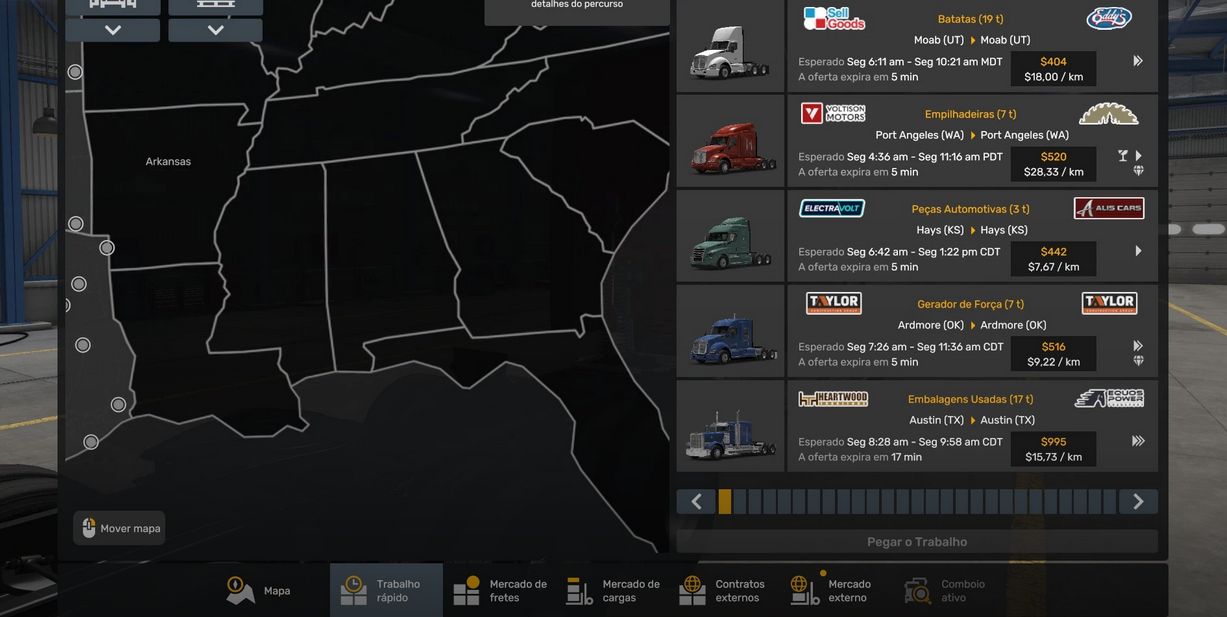The width and height of the screenshot is (1227, 617).
Task: Open the Mercado de cargas tab
Action: pos(613,591)
